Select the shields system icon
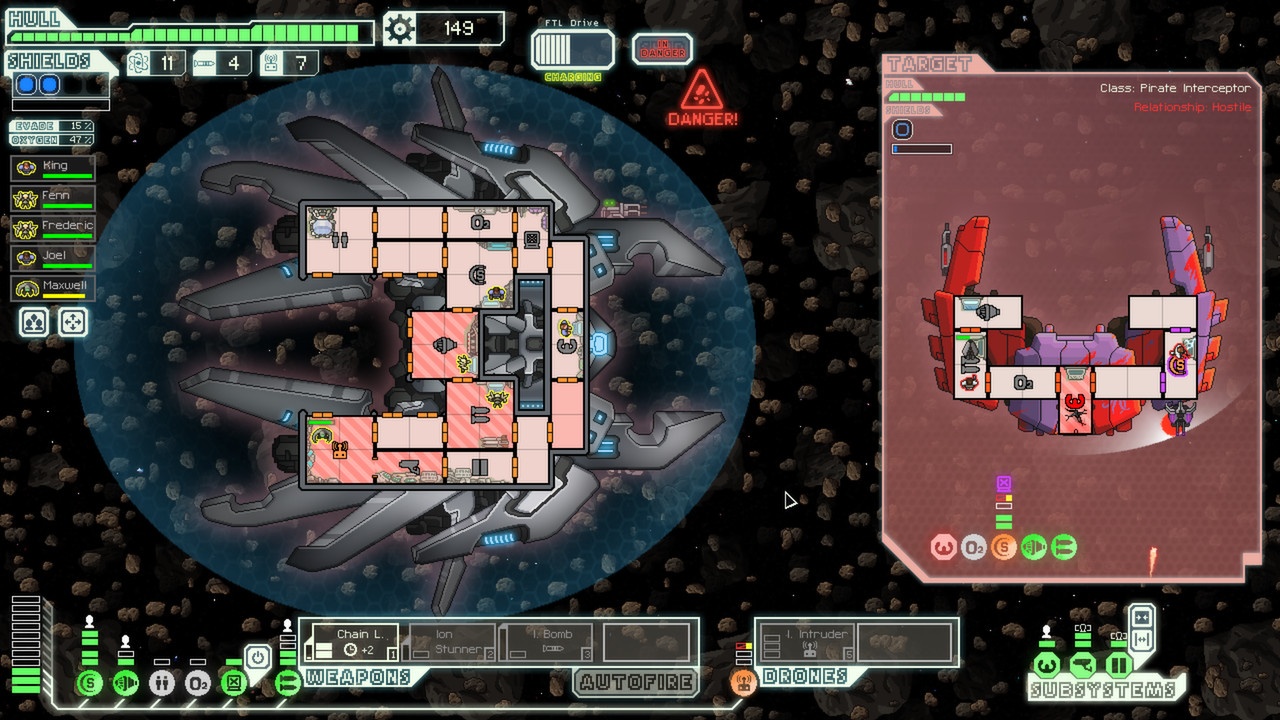 [x=89, y=683]
